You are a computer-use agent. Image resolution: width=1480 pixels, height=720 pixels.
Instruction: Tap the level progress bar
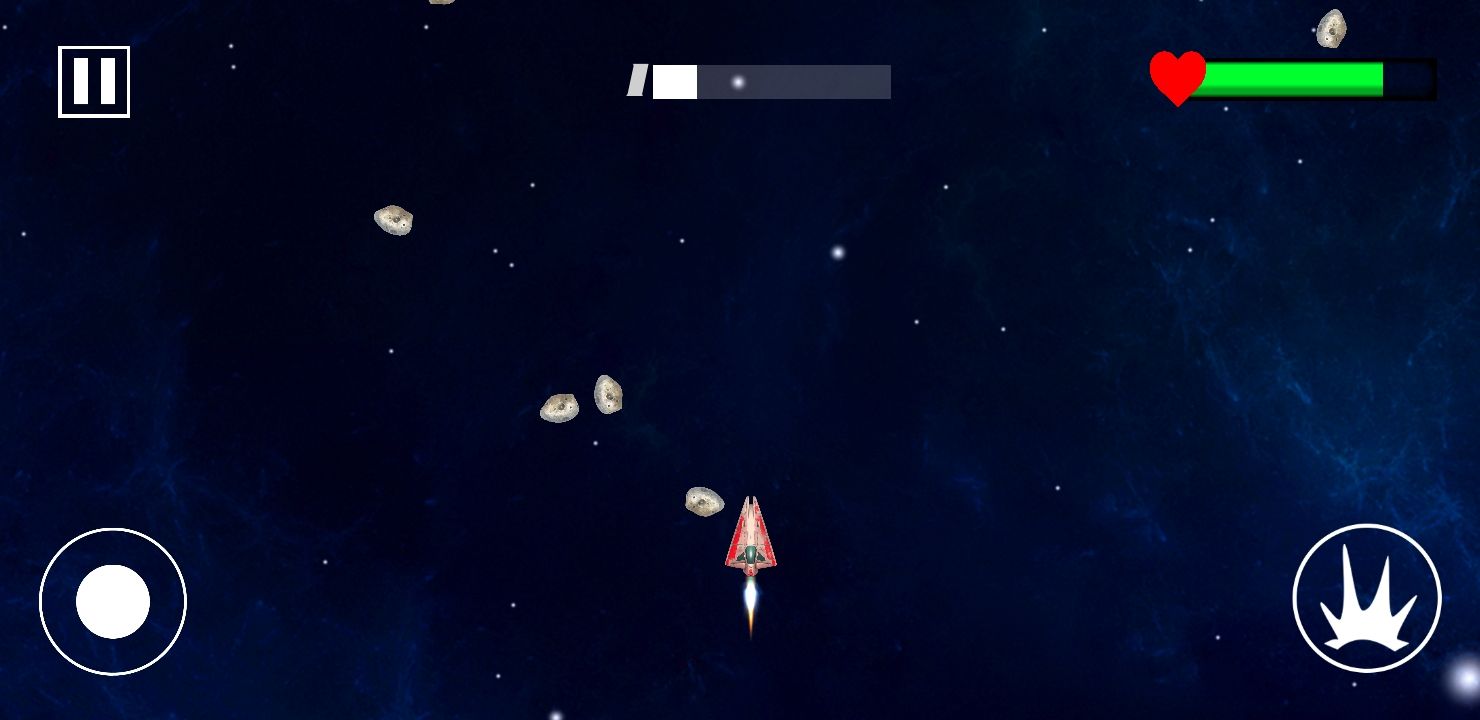(770, 79)
